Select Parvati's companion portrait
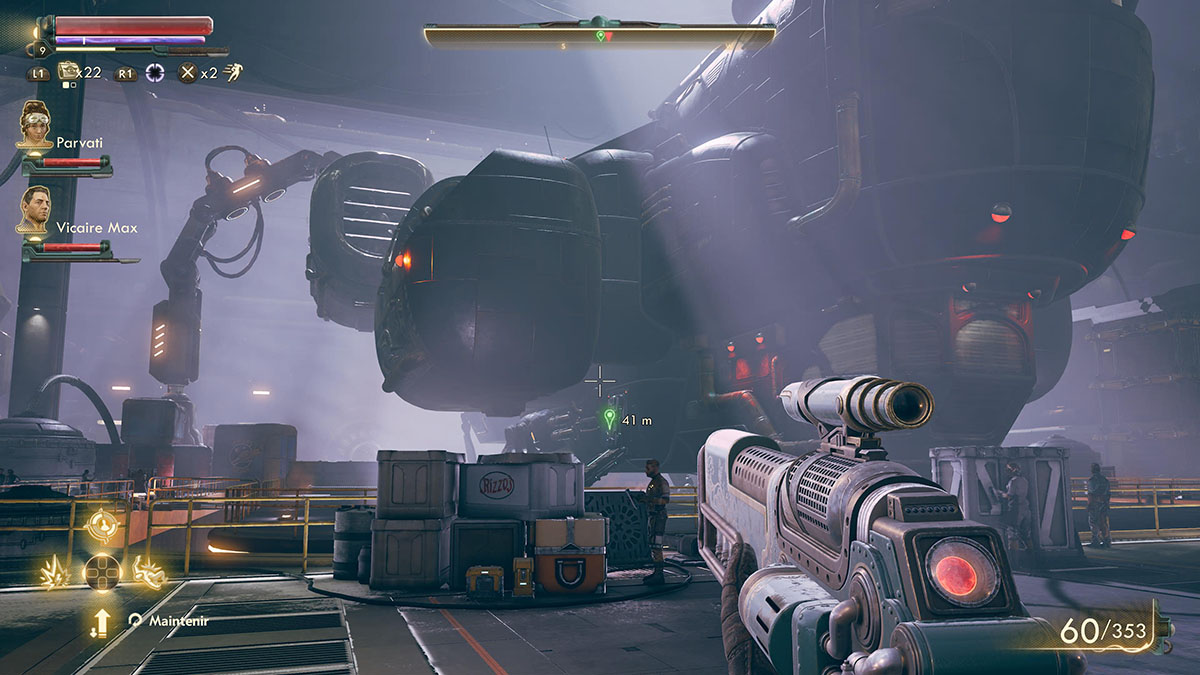 pos(35,126)
